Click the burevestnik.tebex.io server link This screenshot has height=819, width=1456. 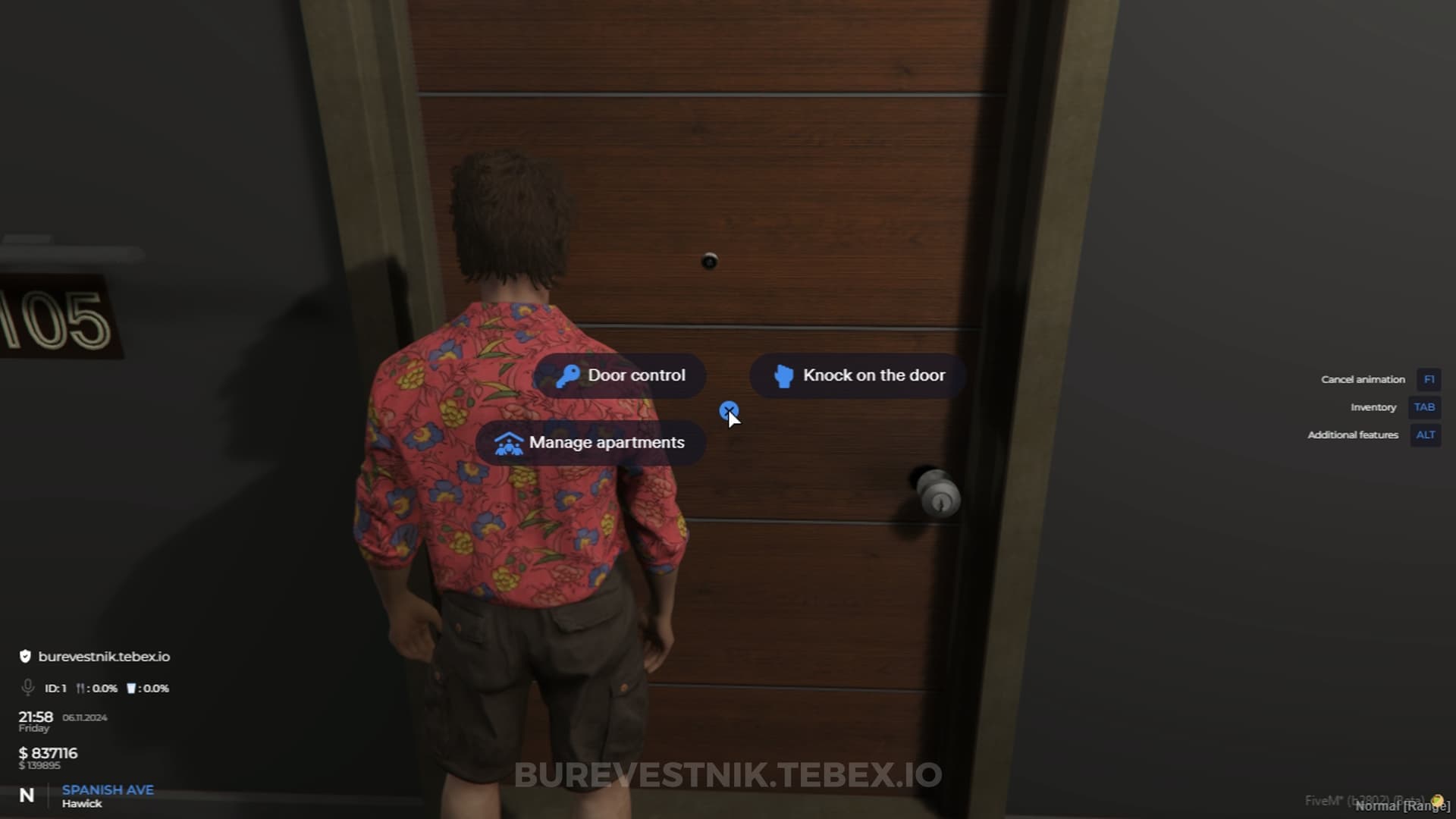tap(105, 657)
